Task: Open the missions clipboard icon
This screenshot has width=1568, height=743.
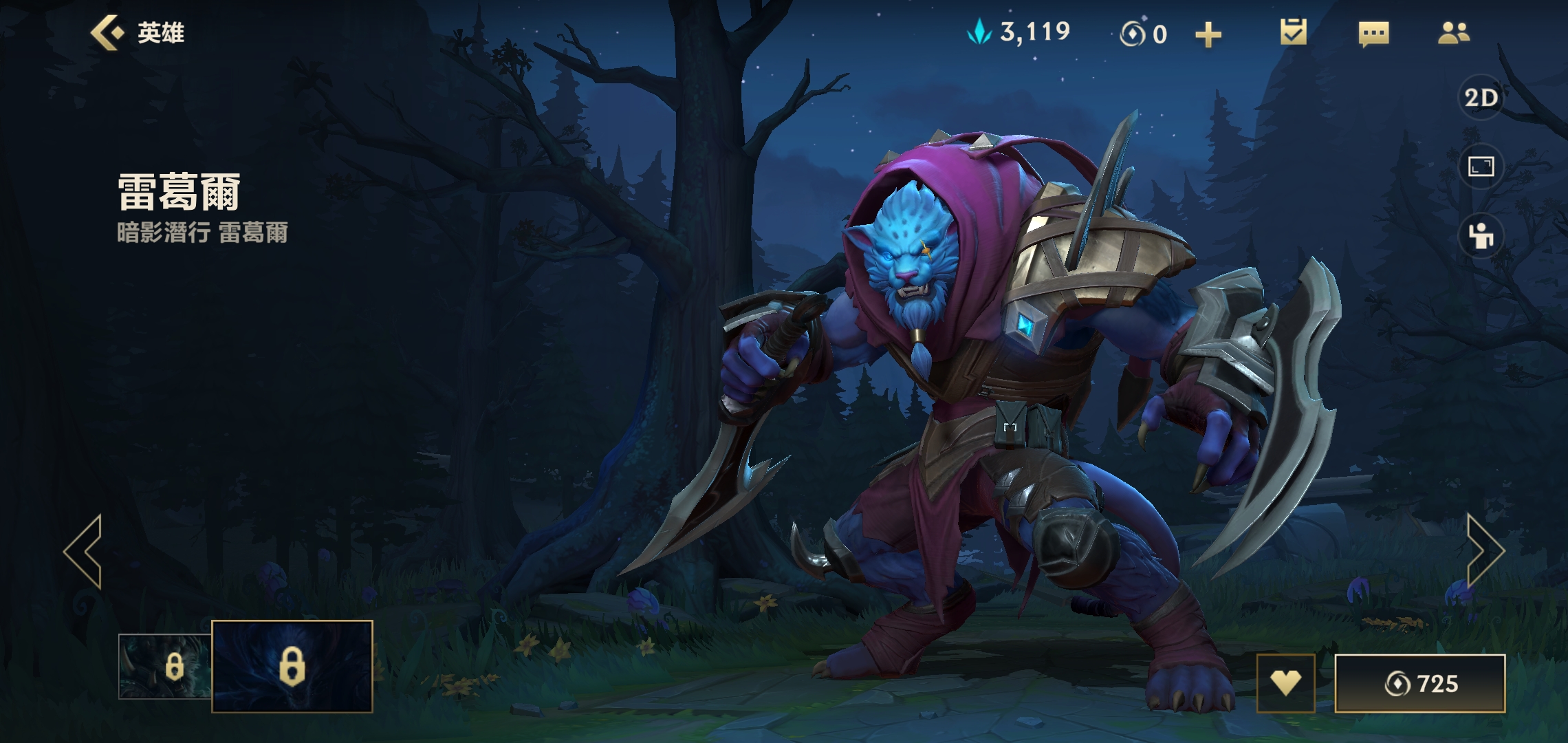Action: [1293, 33]
